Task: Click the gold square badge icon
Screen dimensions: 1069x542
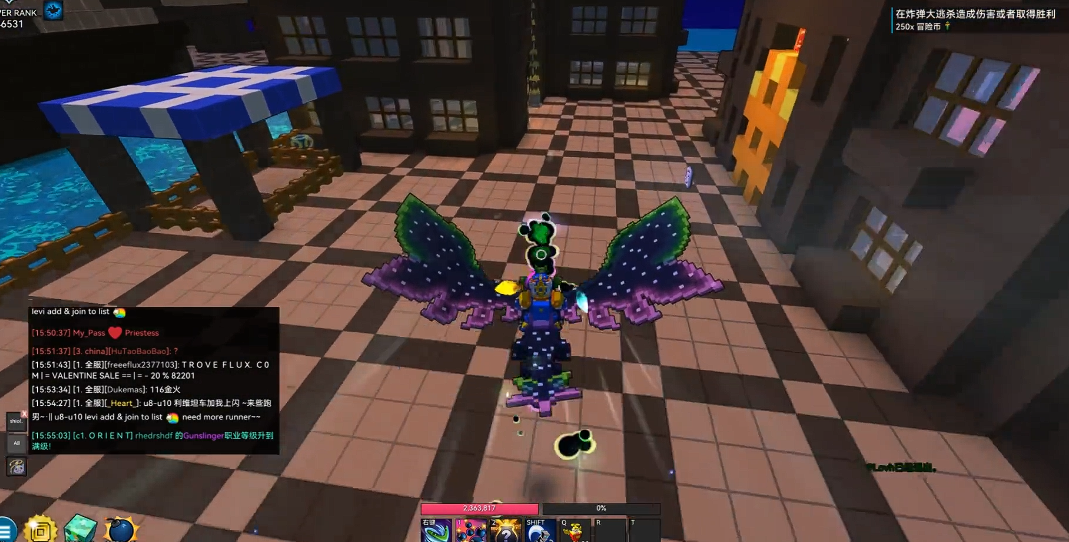Action: pyautogui.click(x=39, y=529)
